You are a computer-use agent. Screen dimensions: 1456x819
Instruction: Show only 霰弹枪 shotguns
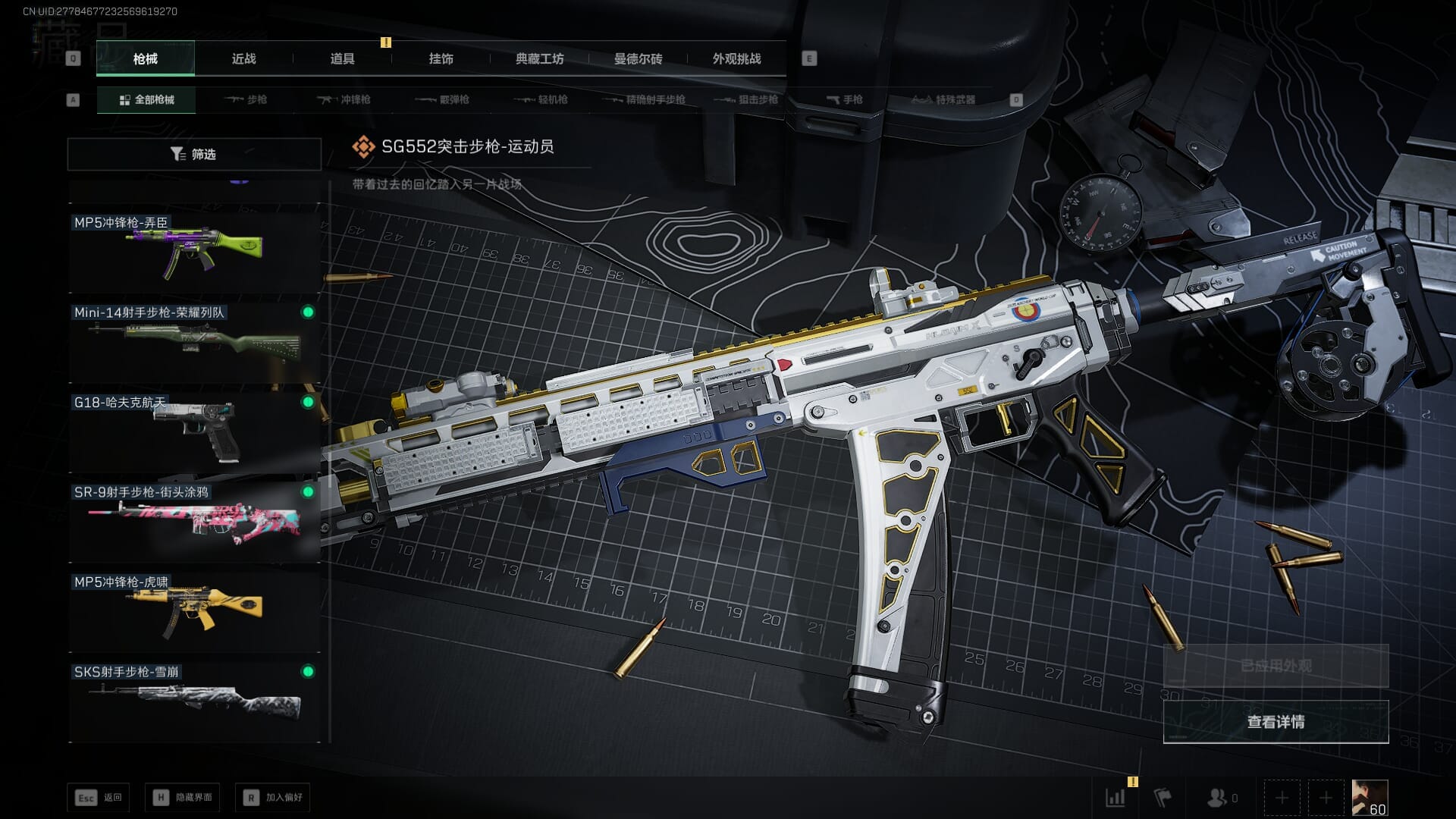[443, 99]
